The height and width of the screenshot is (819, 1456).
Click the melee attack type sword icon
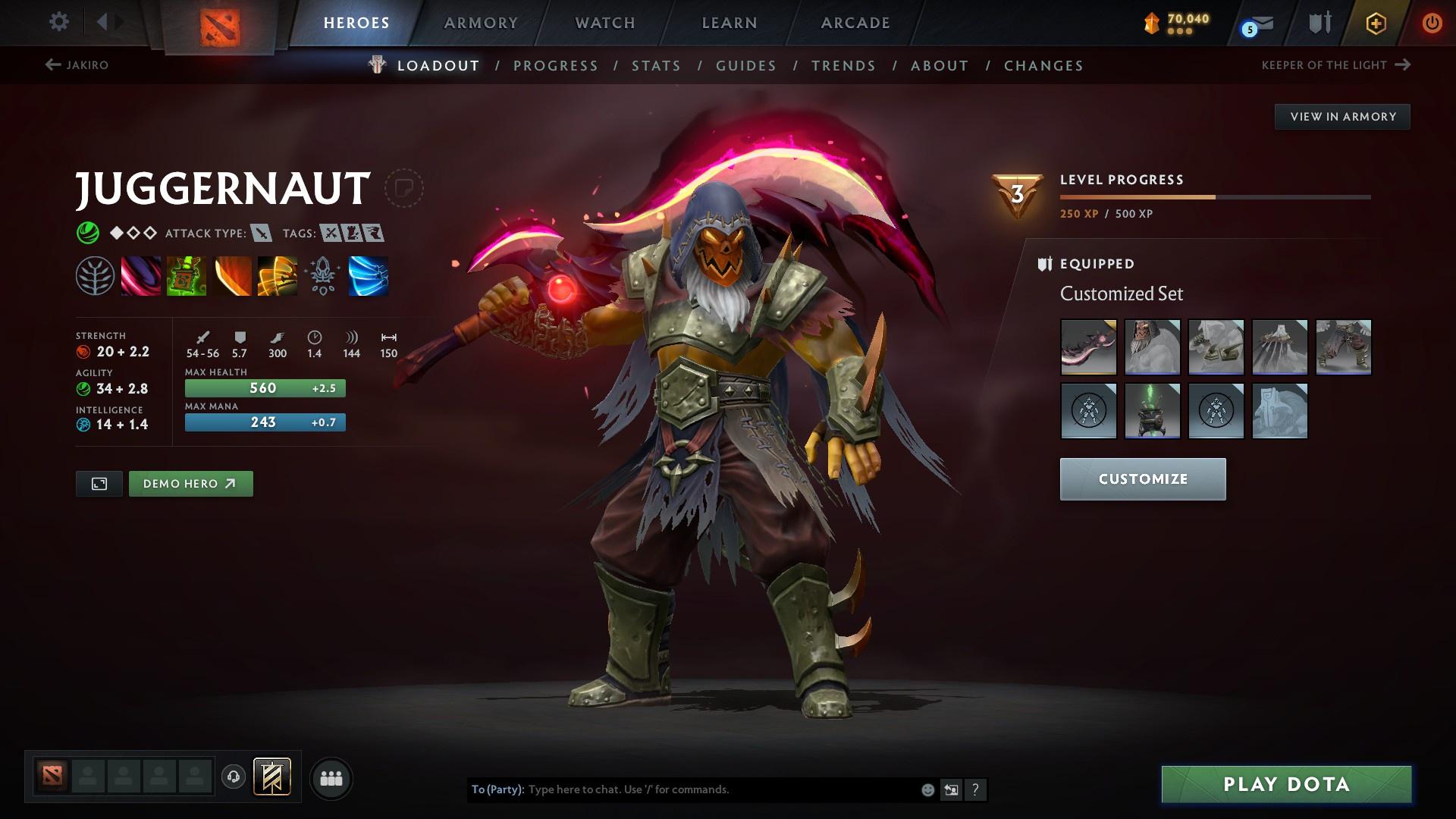pyautogui.click(x=261, y=234)
